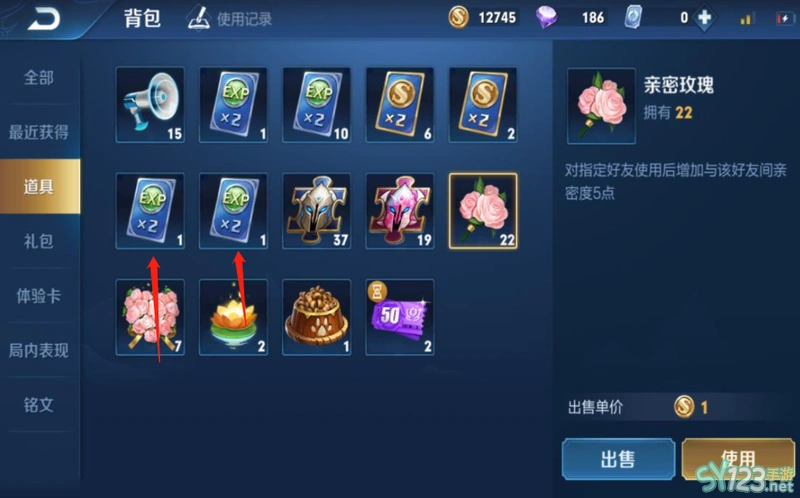The height and width of the screenshot is (498, 800).
Task: Open the 局内表现 tab
Action: click(39, 350)
